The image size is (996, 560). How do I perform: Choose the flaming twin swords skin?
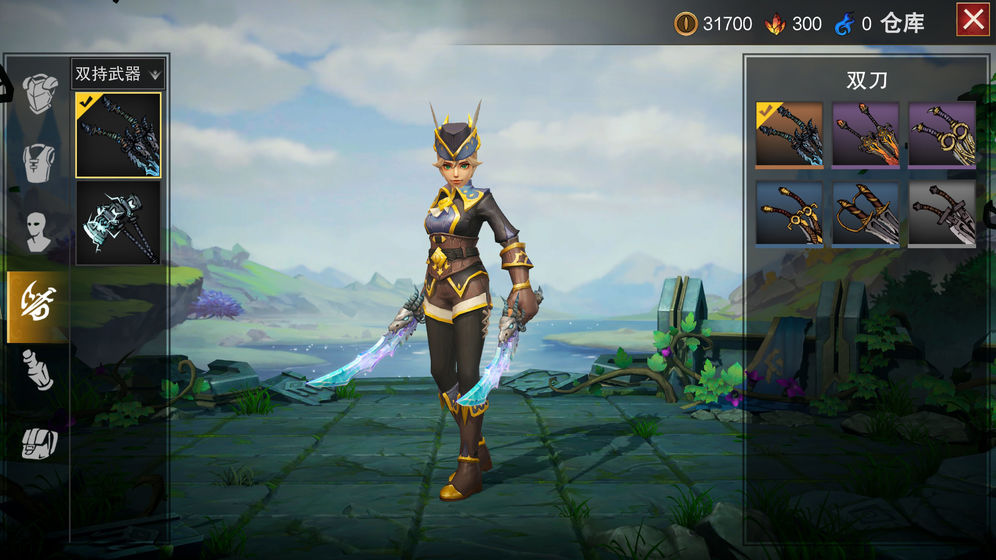click(865, 134)
